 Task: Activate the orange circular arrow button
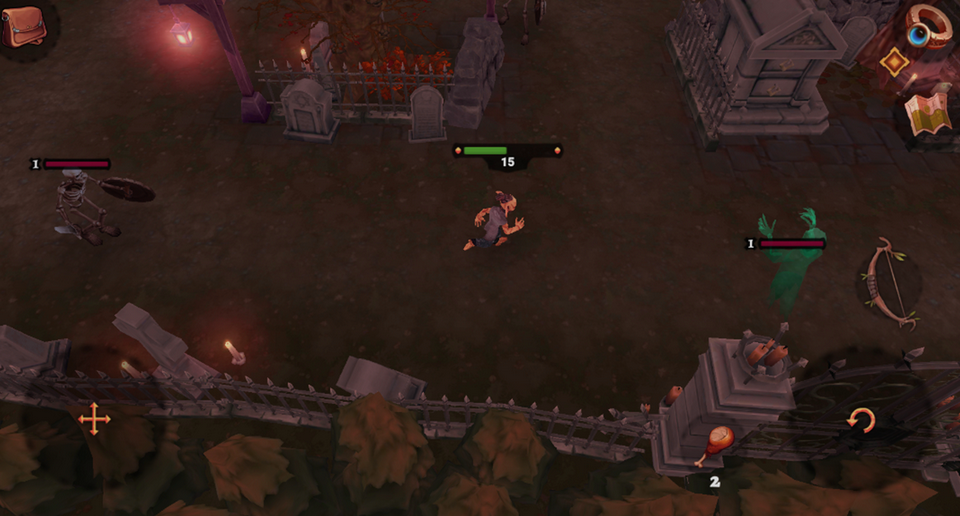[860, 421]
